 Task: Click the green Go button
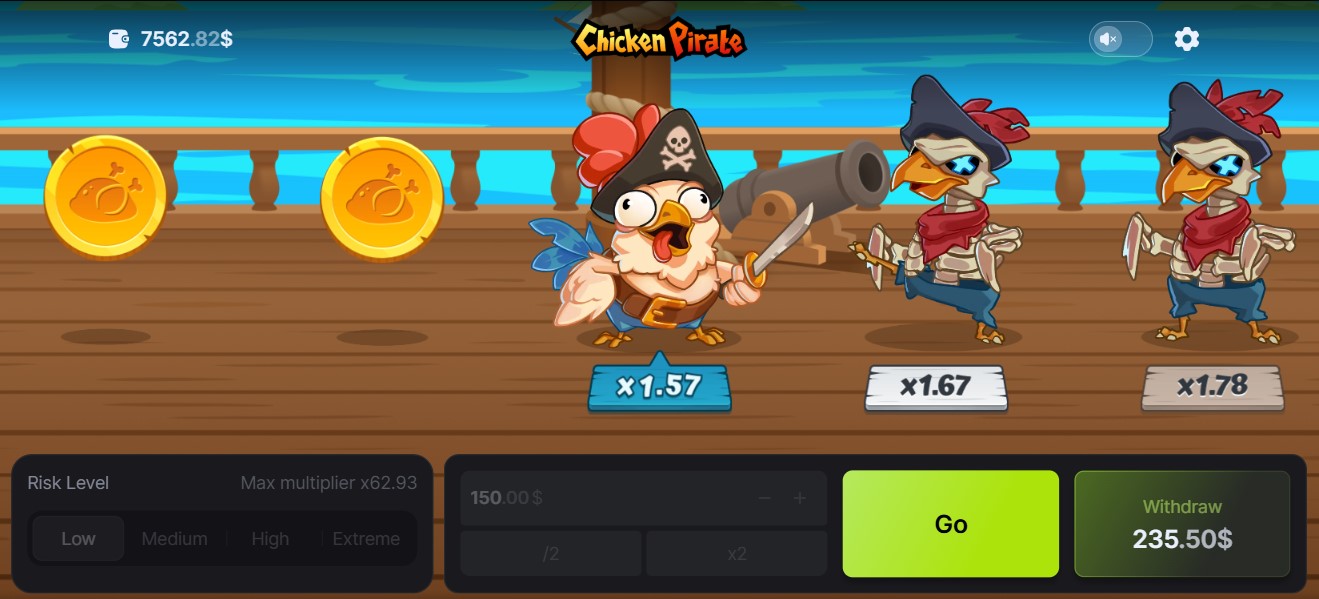point(950,524)
